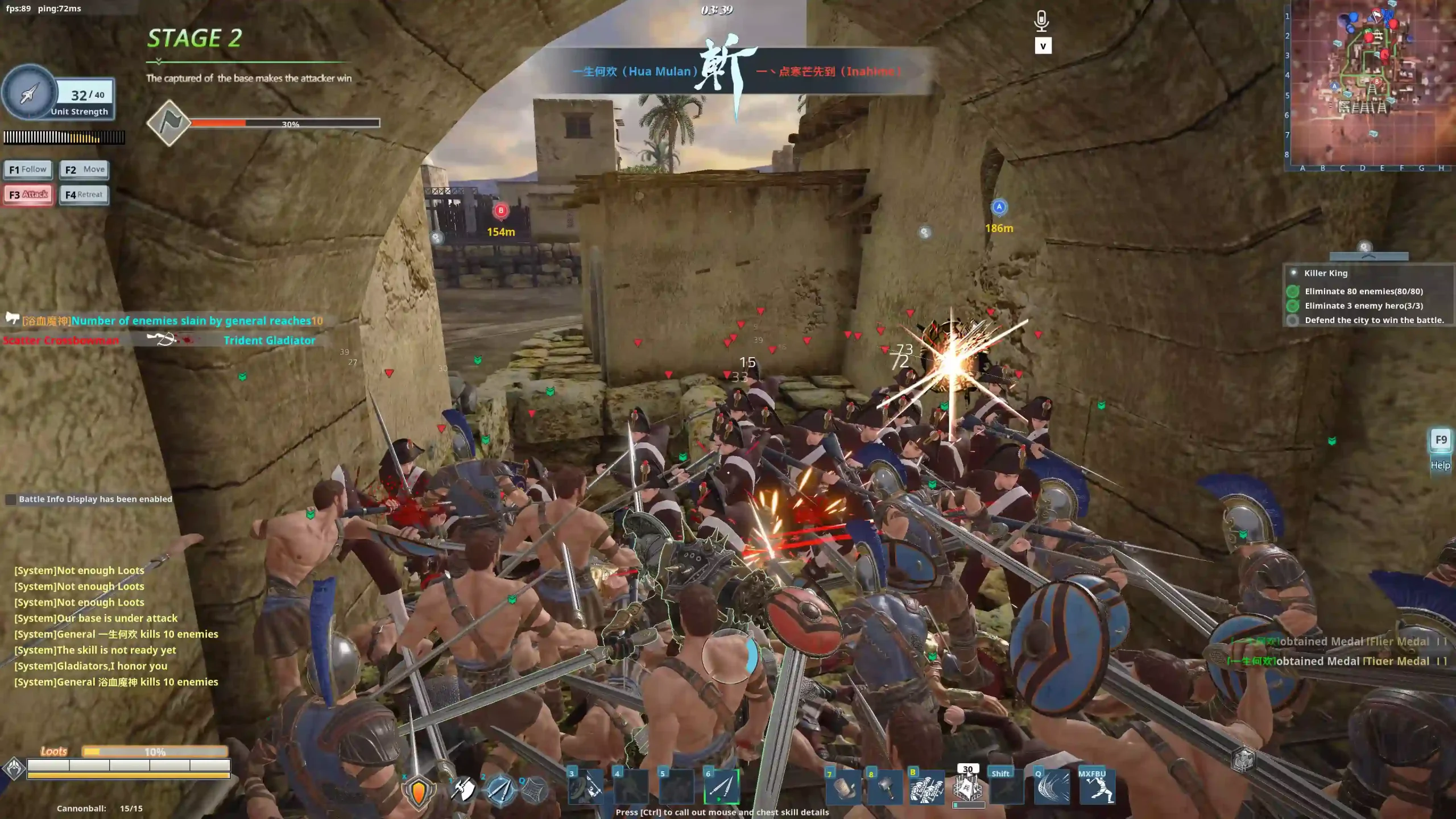Image resolution: width=1456 pixels, height=819 pixels.
Task: Select the war hammer item slot
Action: [884, 788]
